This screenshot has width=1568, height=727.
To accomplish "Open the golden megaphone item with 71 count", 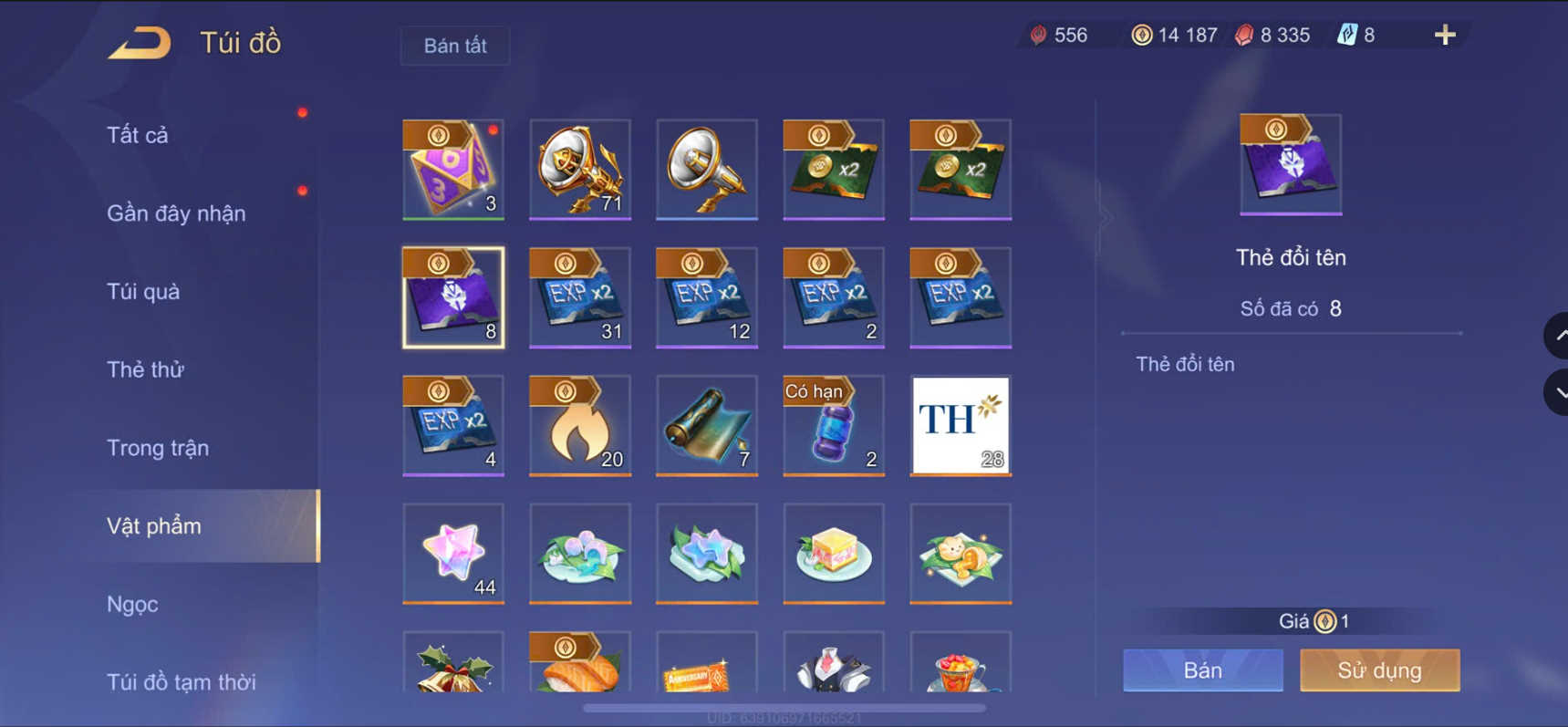I will [580, 171].
